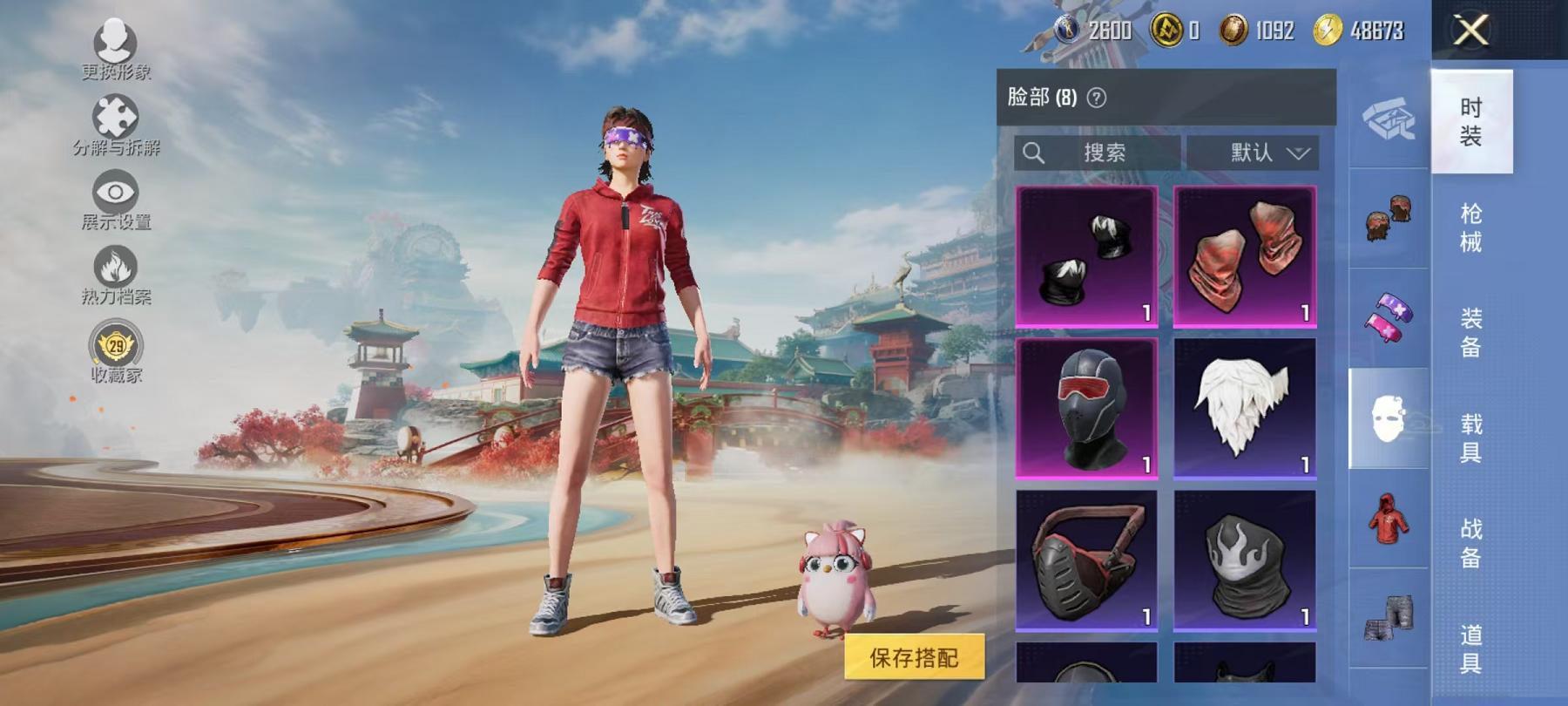Save outfit with 保存搭配 button
Screen dimensions: 1568x706
(x=914, y=658)
